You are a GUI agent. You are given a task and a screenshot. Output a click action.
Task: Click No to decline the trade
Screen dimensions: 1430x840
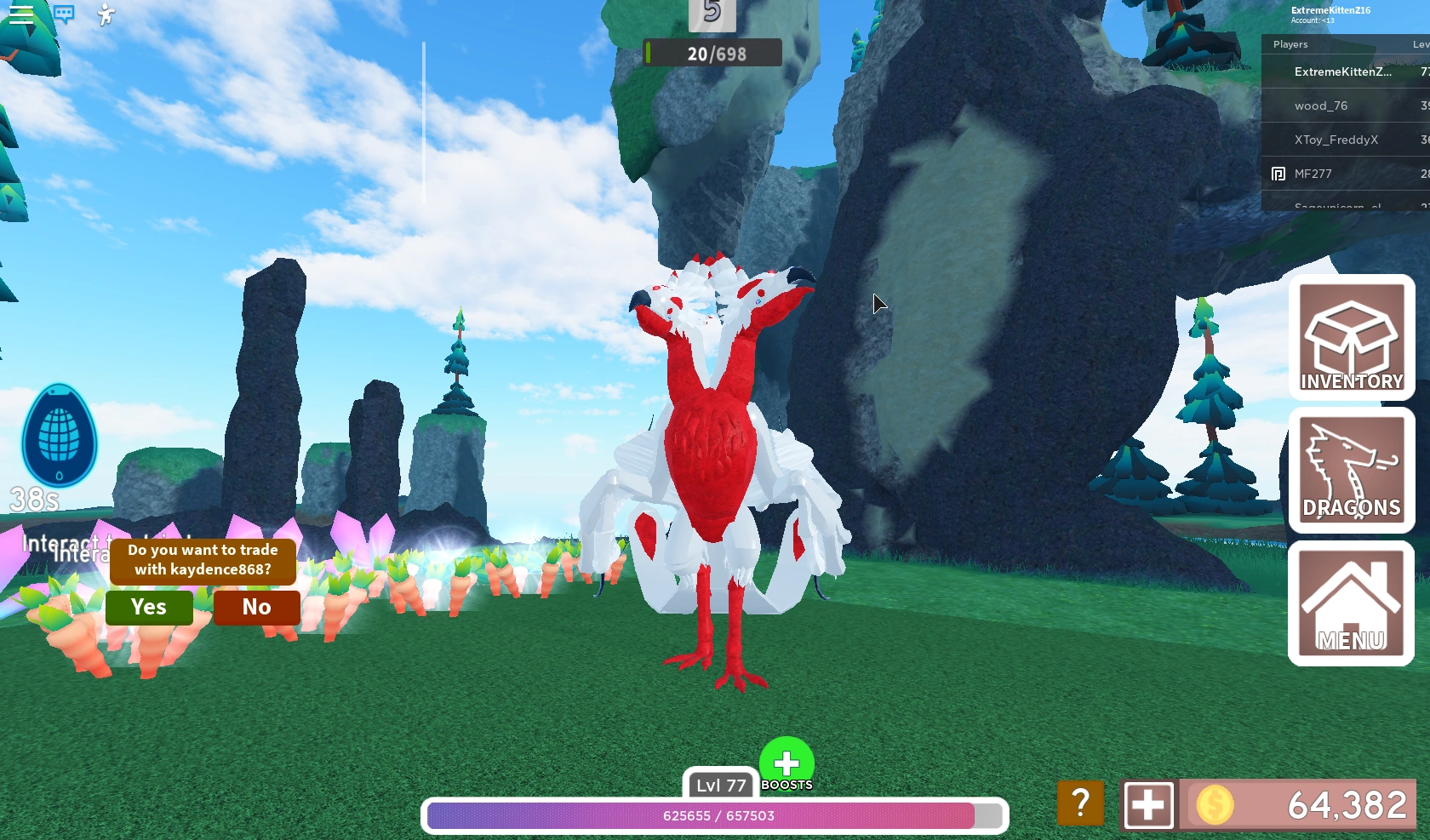(x=255, y=608)
